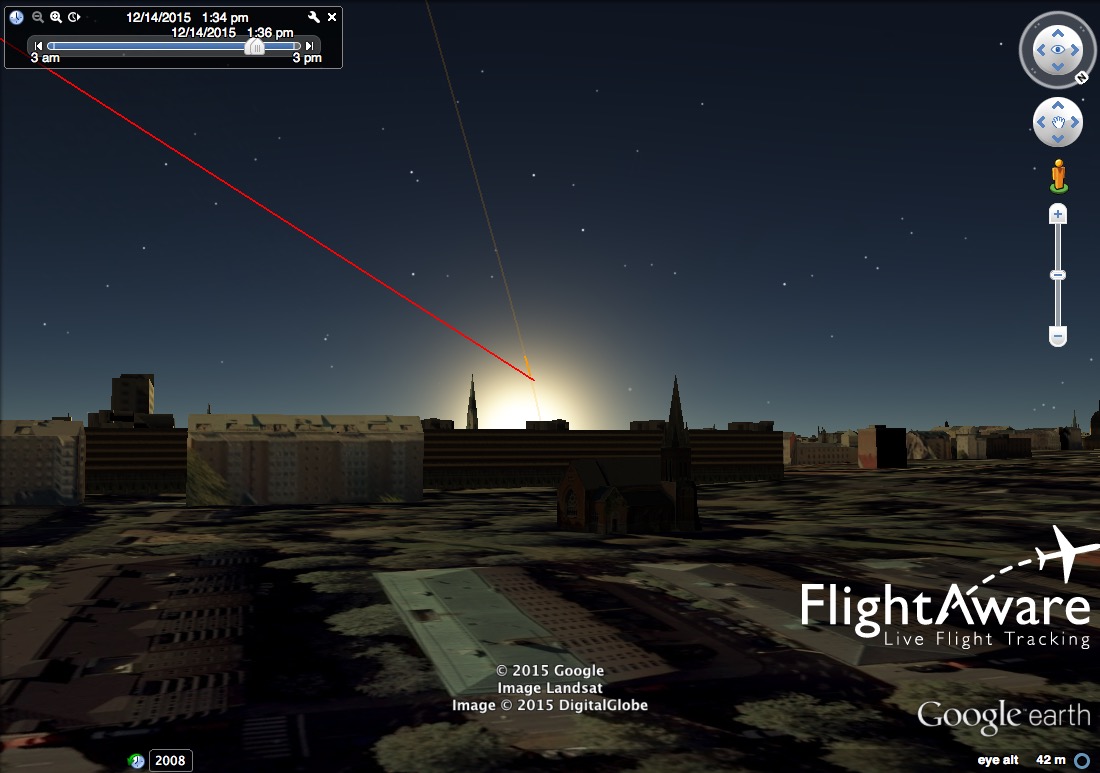Click the hand icon on the move joystick
Image resolution: width=1100 pixels, height=773 pixels.
[1057, 123]
